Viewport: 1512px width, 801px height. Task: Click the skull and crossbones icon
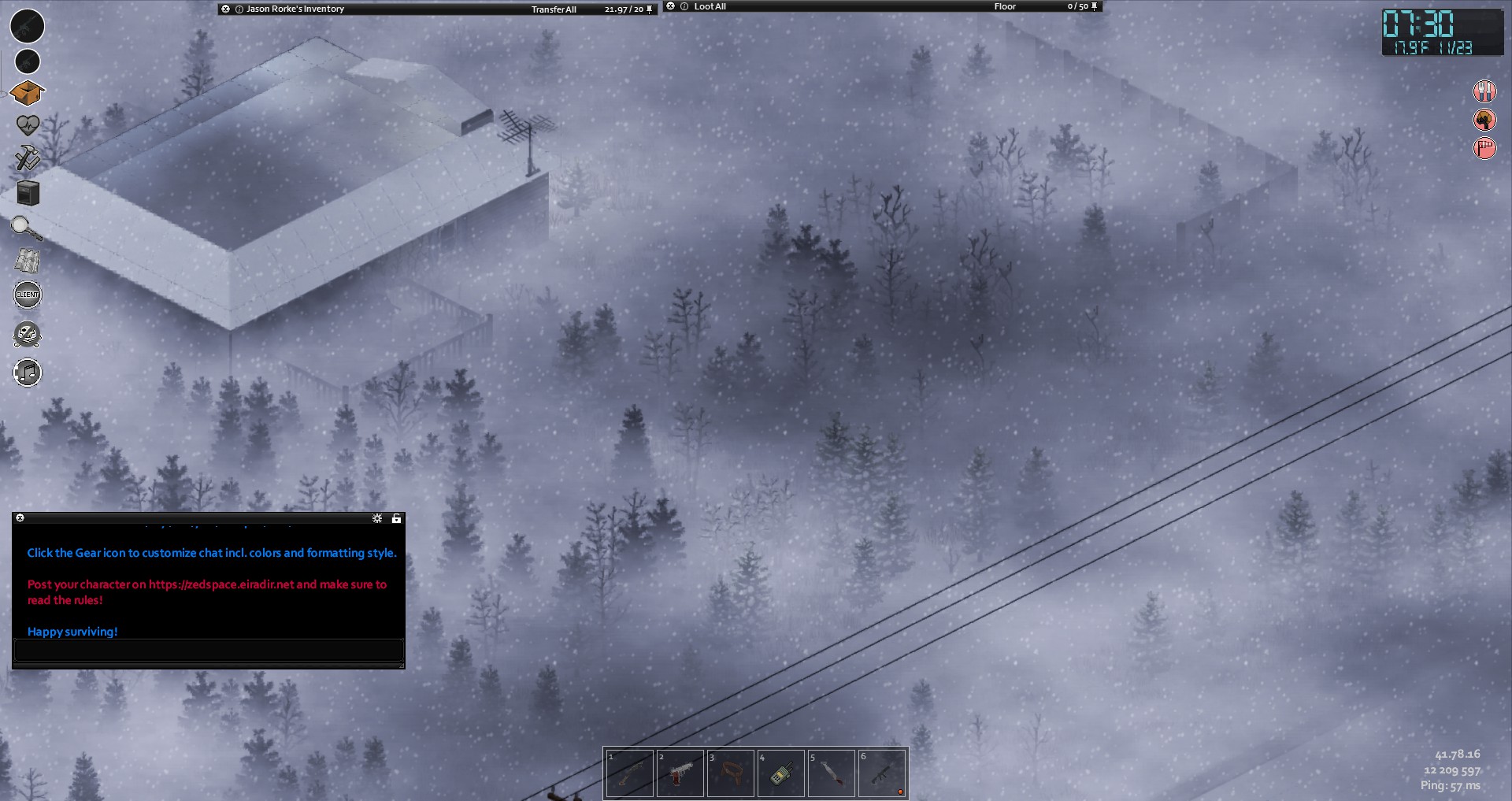click(x=28, y=335)
